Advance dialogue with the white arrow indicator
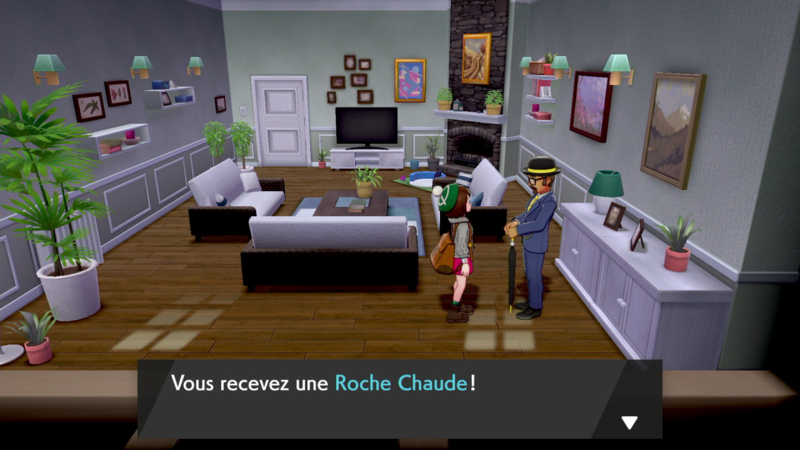This screenshot has width=800, height=450. [x=629, y=422]
